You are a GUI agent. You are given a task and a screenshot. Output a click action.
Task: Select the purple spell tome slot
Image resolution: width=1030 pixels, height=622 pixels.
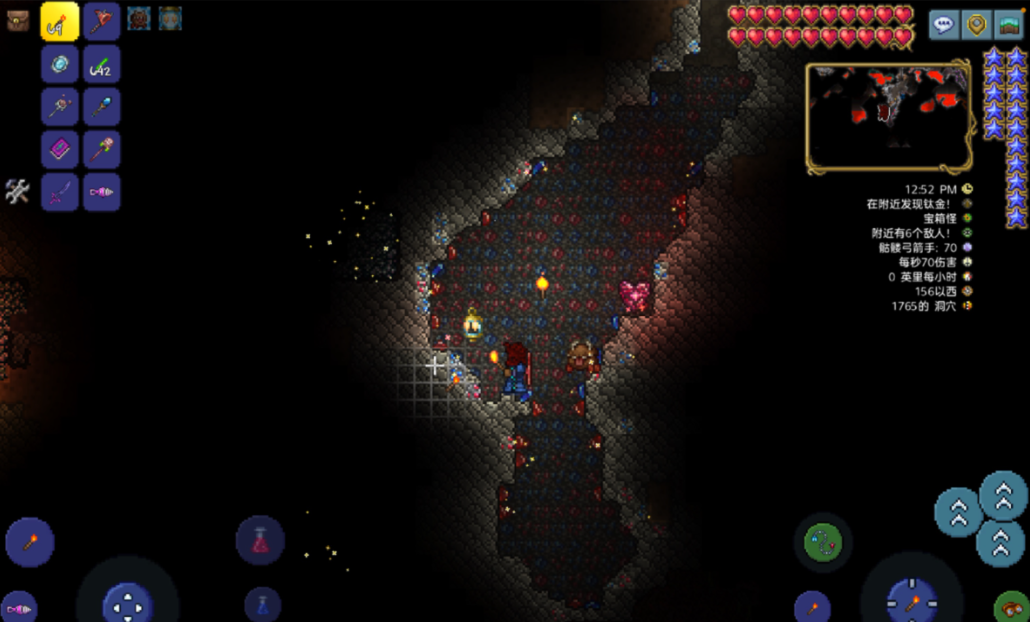60,150
